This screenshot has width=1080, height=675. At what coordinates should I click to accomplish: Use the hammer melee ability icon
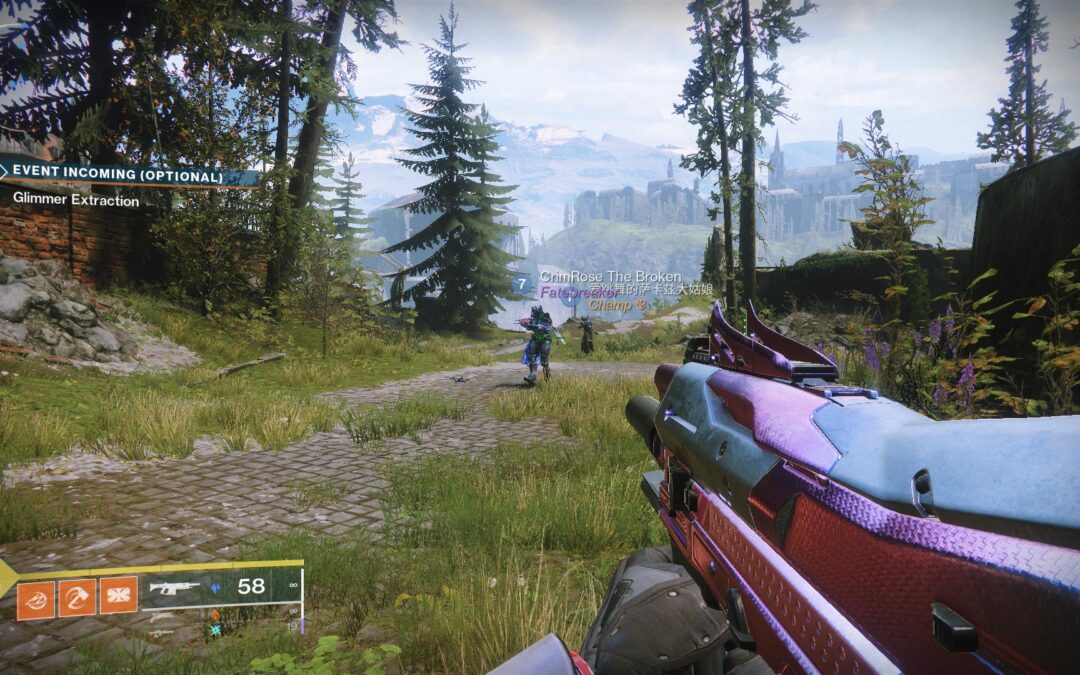(77, 599)
